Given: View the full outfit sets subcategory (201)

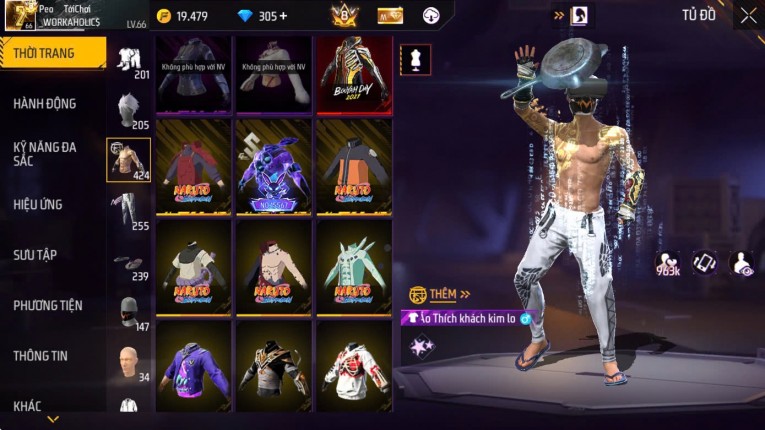Looking at the screenshot, I should (127, 59).
